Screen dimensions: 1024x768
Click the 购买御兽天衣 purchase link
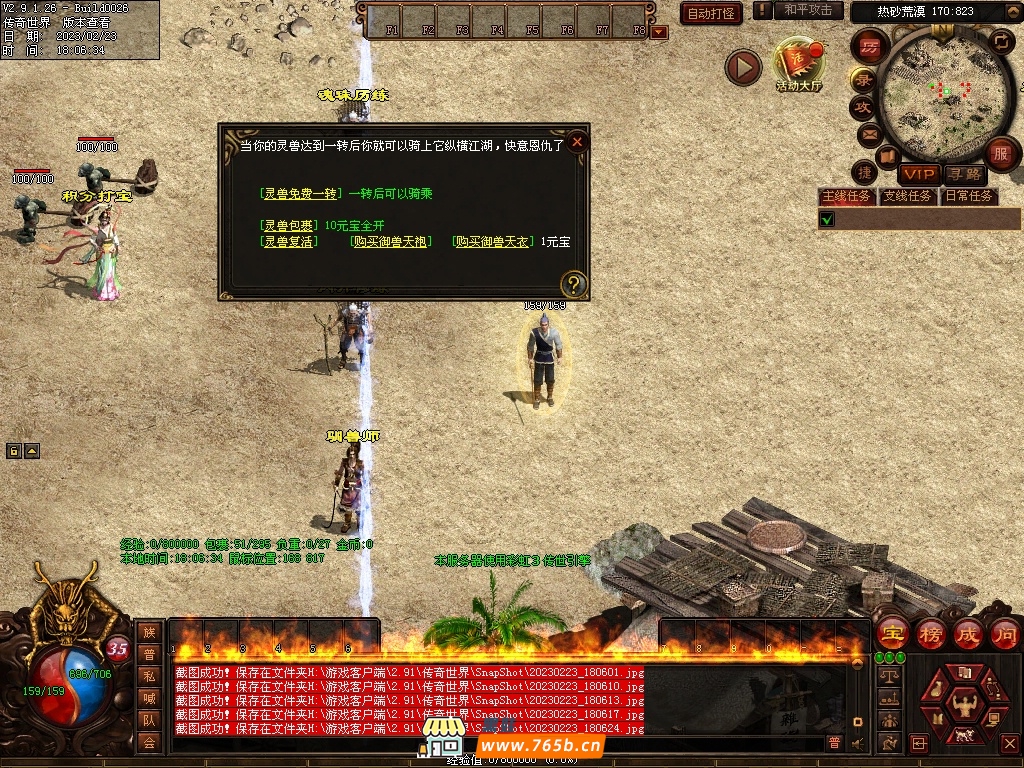pyautogui.click(x=495, y=242)
